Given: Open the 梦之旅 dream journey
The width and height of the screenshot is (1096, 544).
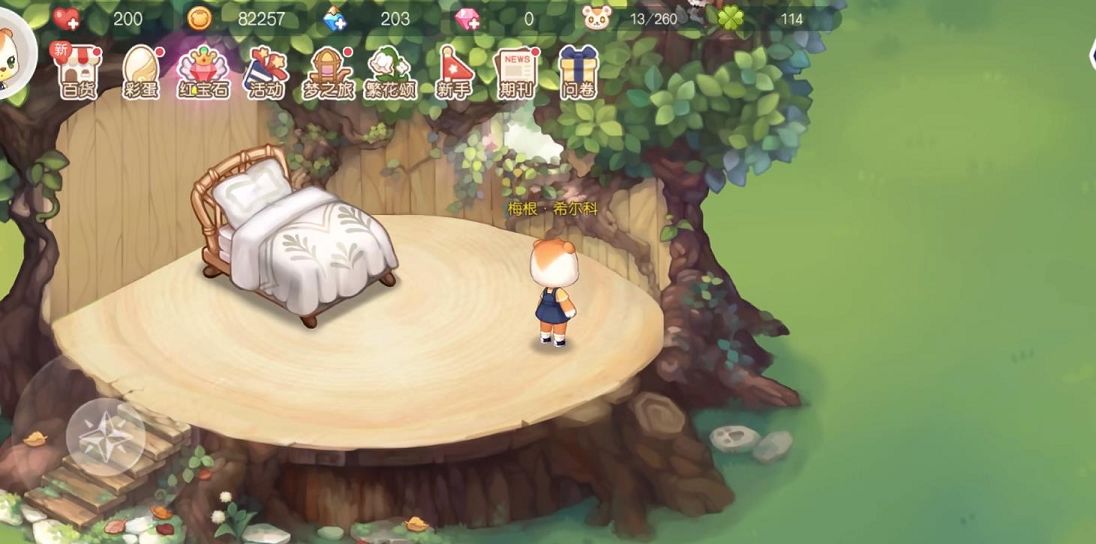Looking at the screenshot, I should pyautogui.click(x=328, y=72).
